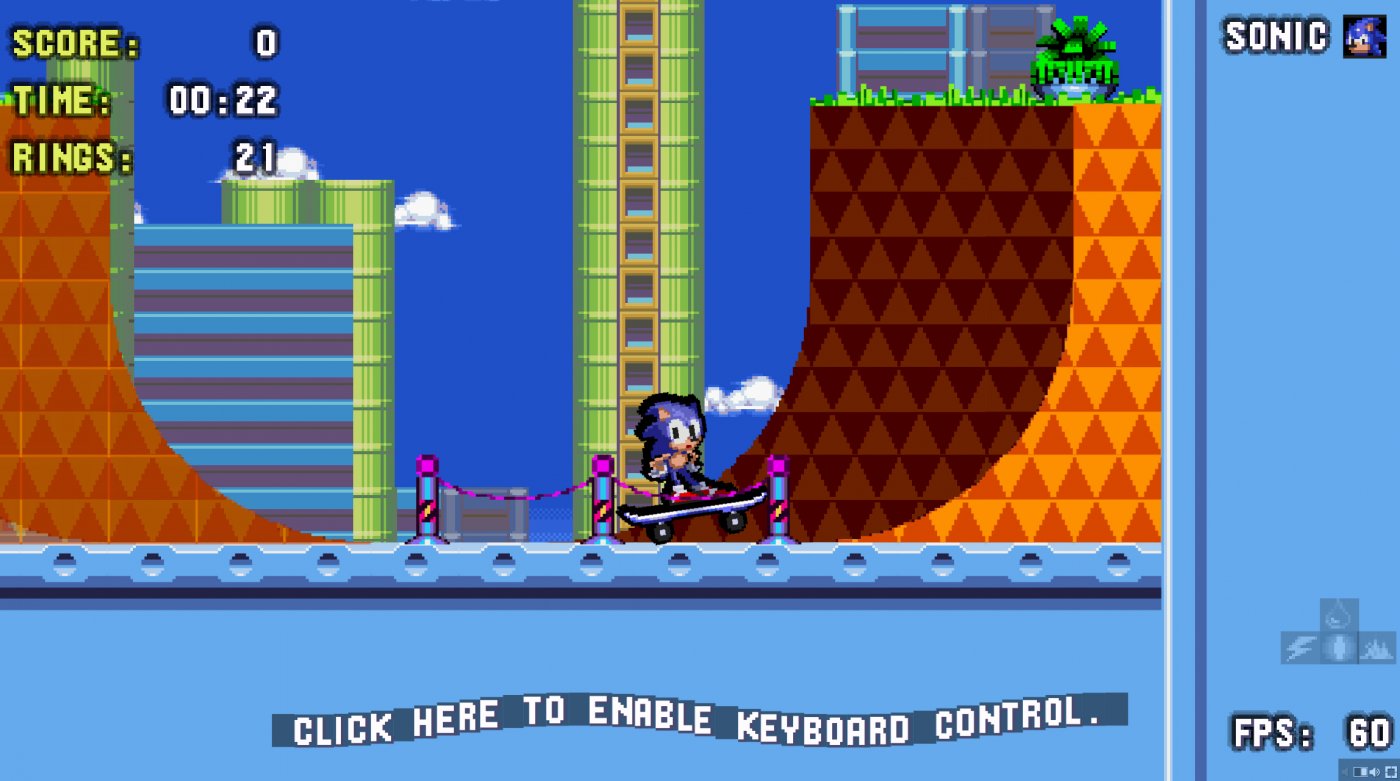This screenshot has width=1400, height=781.
Task: Click the mountain landscape ability icon
Action: tap(1375, 645)
